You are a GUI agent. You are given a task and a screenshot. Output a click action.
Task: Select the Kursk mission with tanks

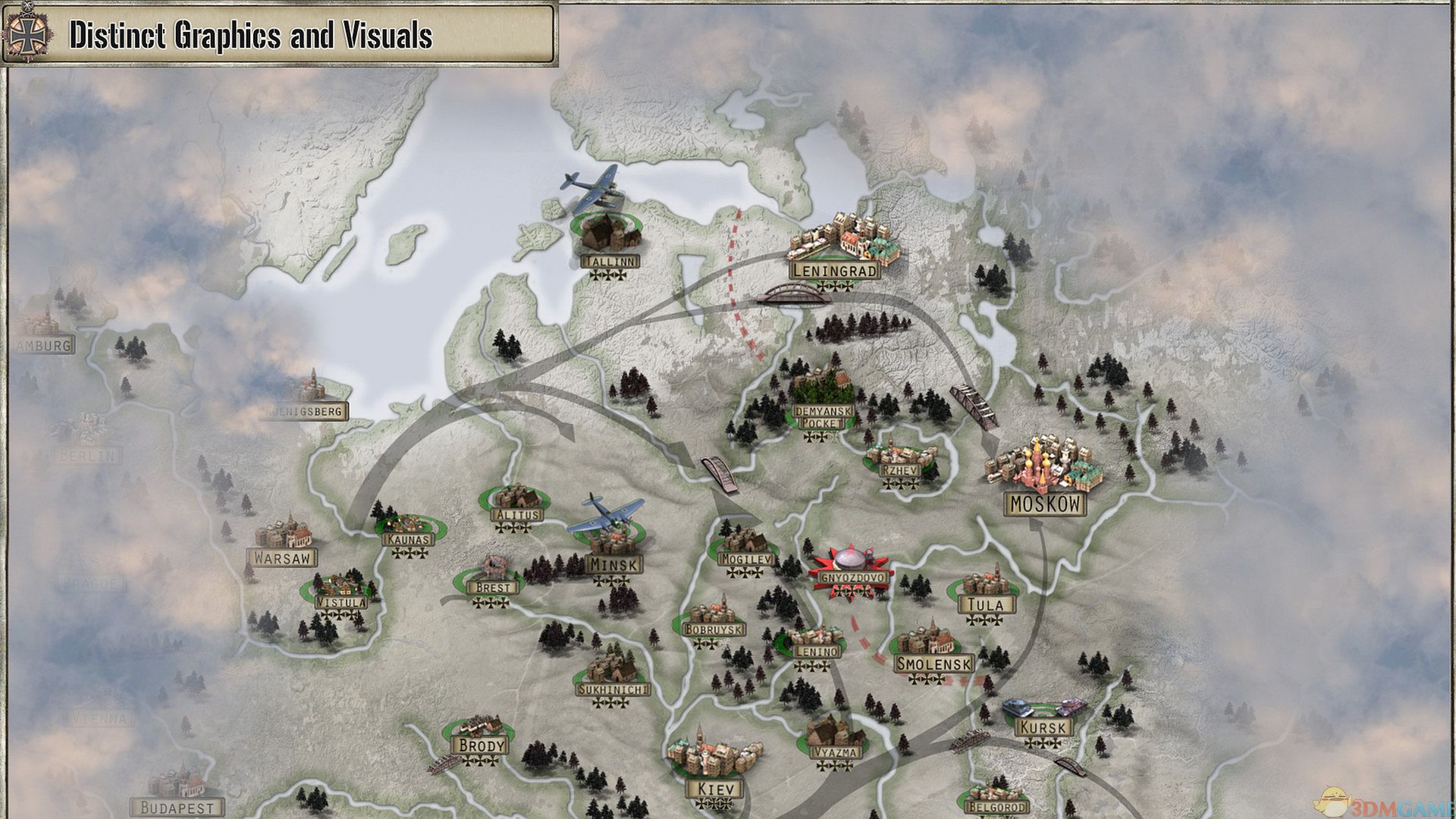pos(1043,714)
